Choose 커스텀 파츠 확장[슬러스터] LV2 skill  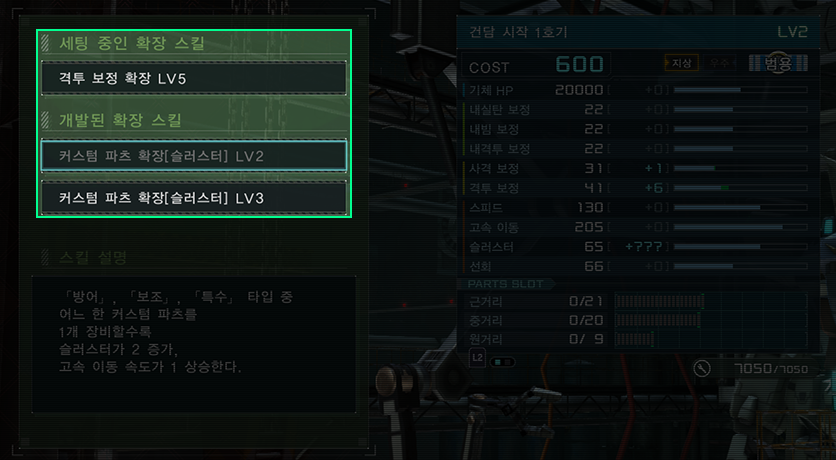tap(194, 157)
